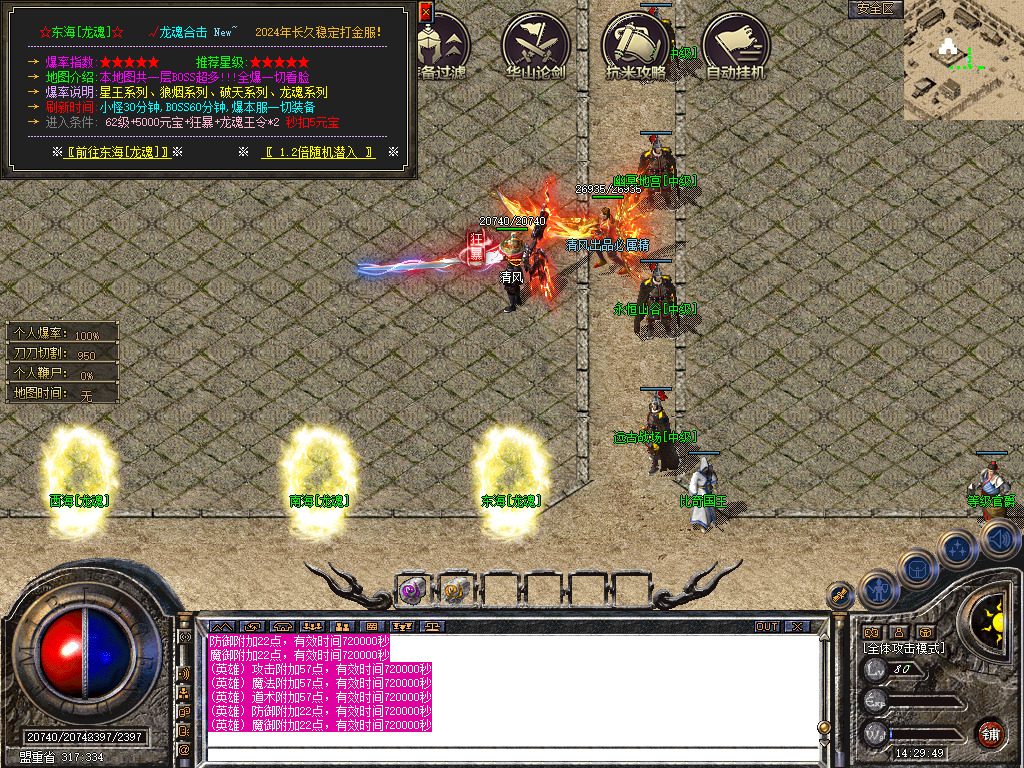Viewport: 1024px width, 768px height.
Task: Open the 玩米攻略 guide icon
Action: [635, 45]
